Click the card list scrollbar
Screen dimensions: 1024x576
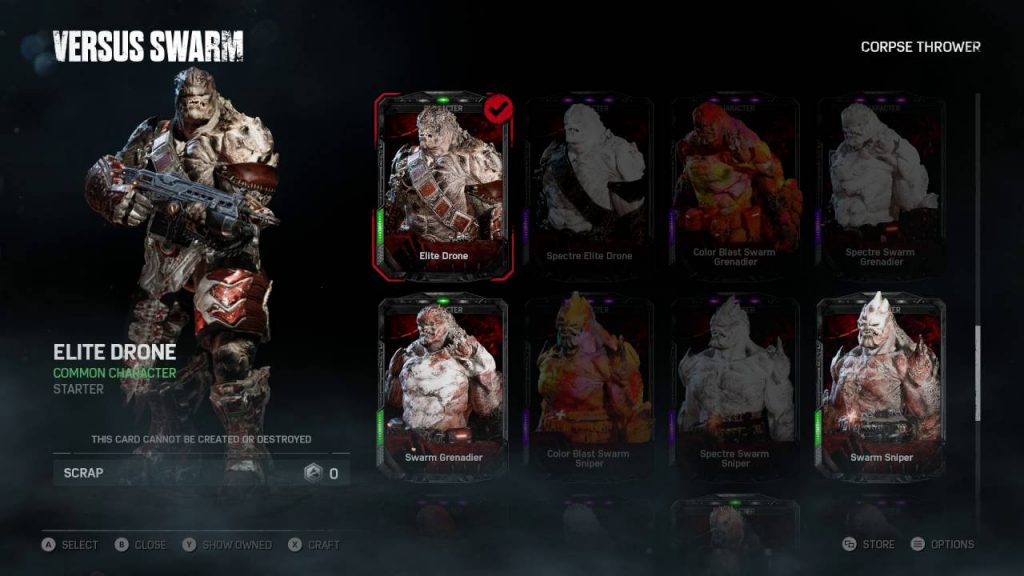tap(978, 370)
